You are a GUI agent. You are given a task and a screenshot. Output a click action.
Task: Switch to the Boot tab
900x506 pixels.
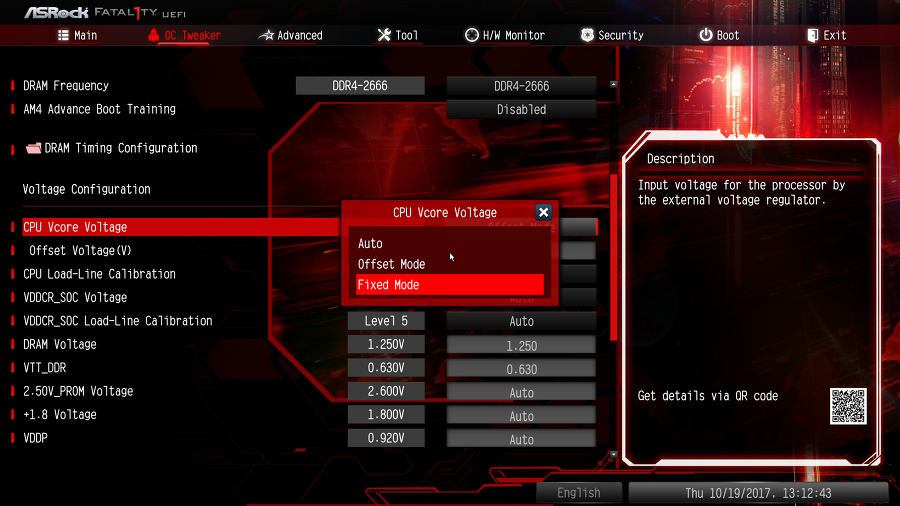(719, 35)
